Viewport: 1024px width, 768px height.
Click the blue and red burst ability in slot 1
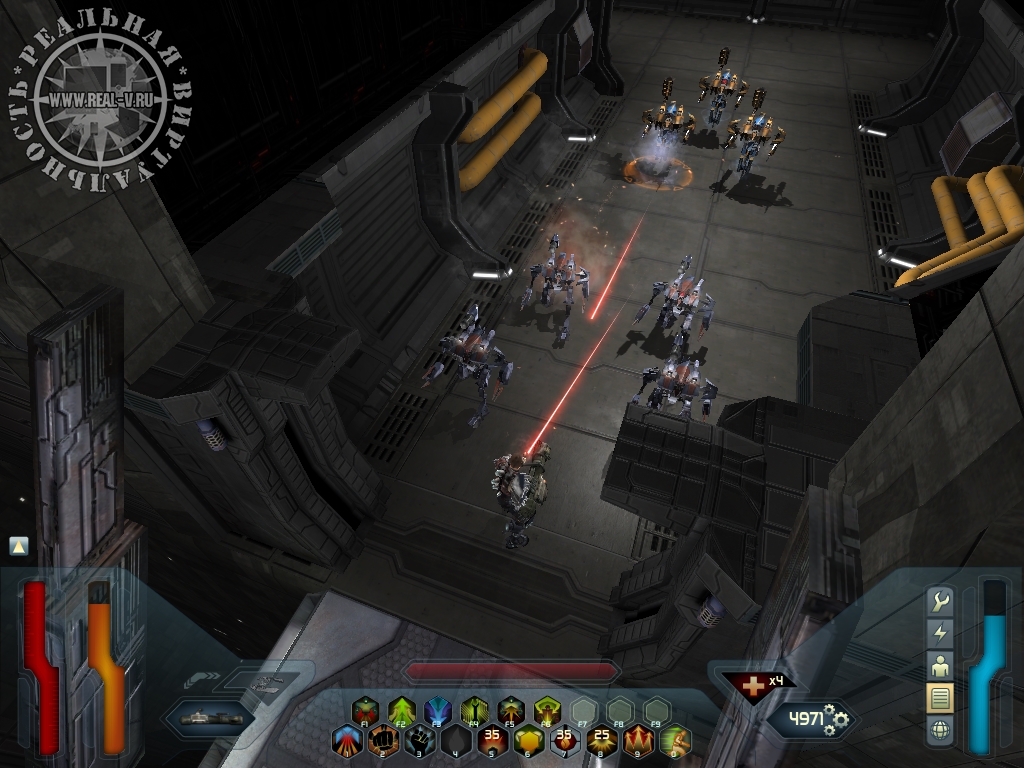tap(347, 741)
